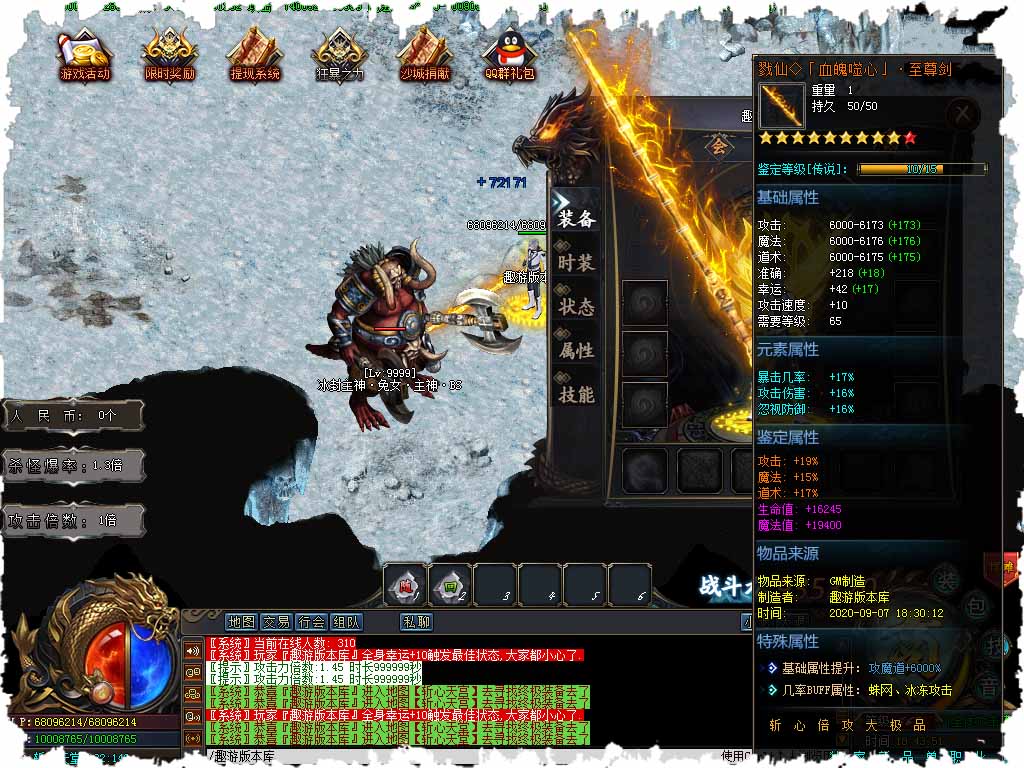This screenshot has width=1024, height=768.
Task: Switch to the 属性 attributes tab
Action: 577,351
